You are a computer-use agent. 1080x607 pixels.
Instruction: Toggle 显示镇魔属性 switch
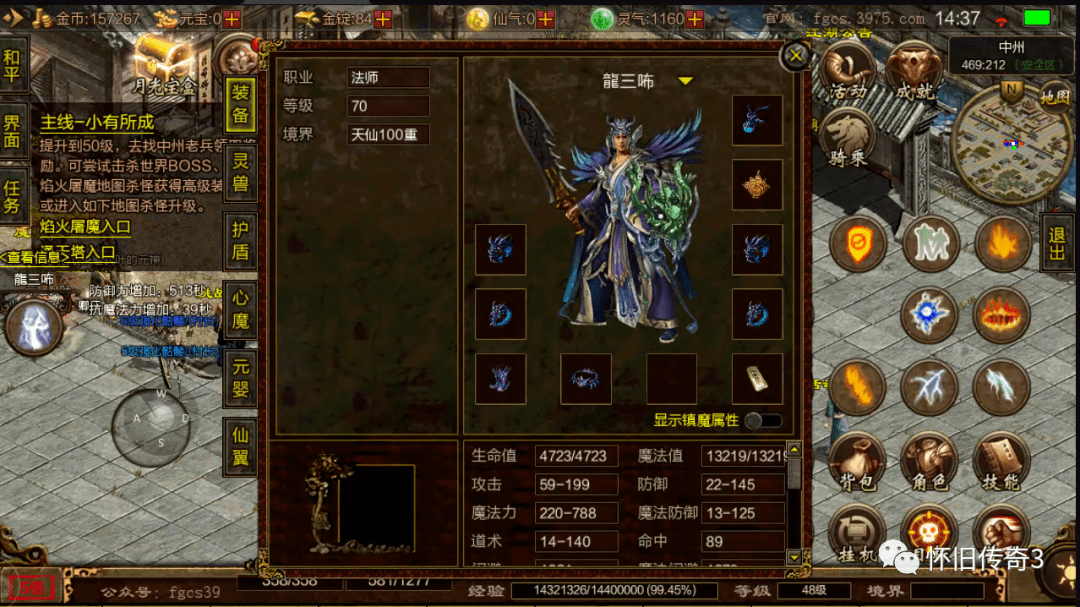(764, 421)
